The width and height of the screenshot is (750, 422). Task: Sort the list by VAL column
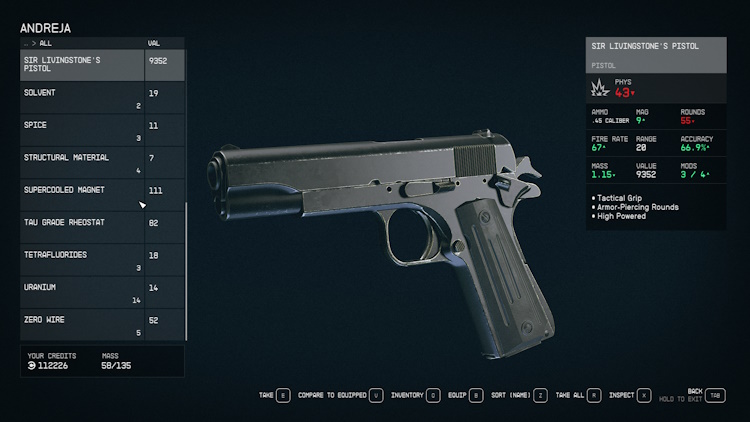click(154, 44)
